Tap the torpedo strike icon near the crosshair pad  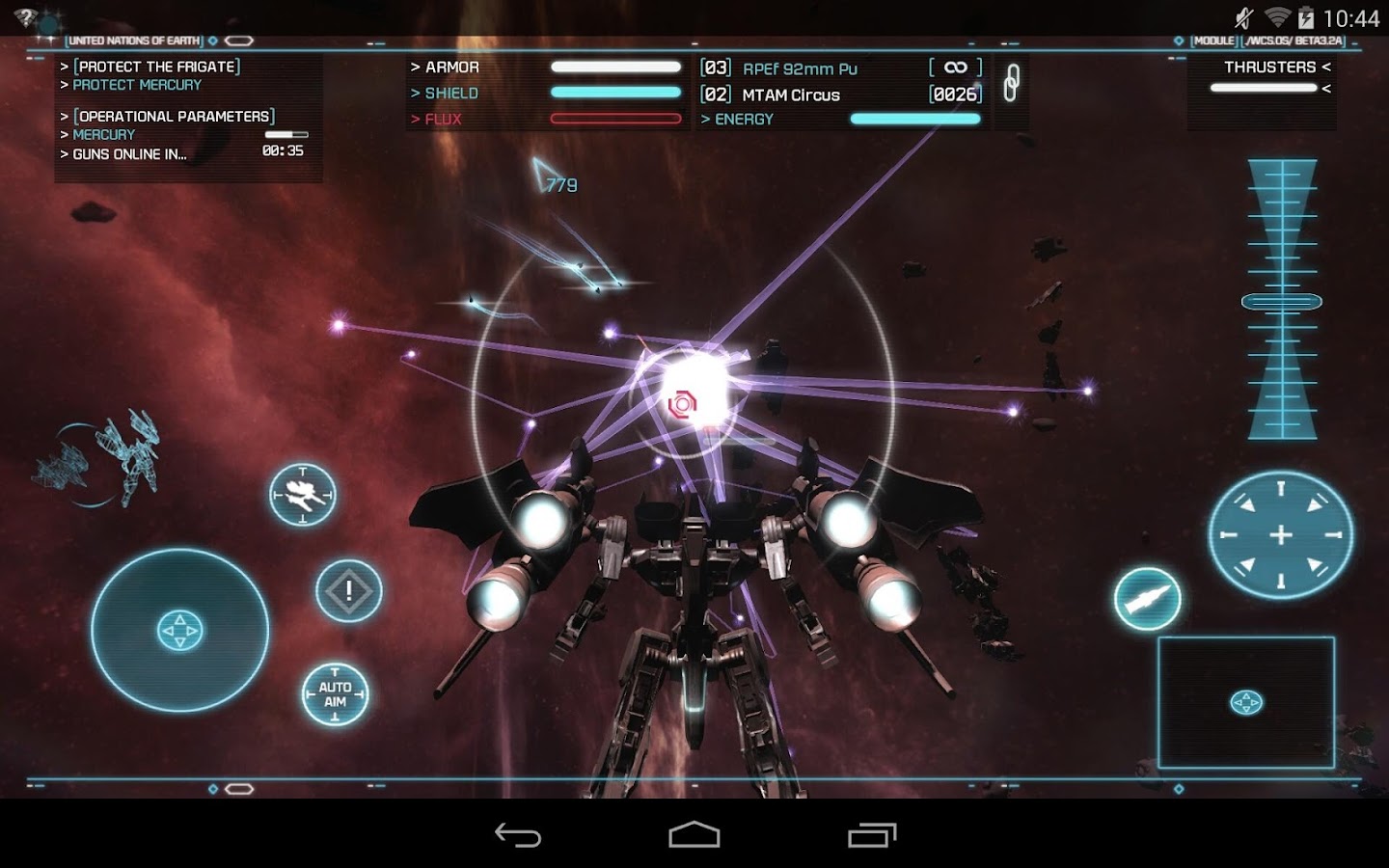pos(1147,598)
